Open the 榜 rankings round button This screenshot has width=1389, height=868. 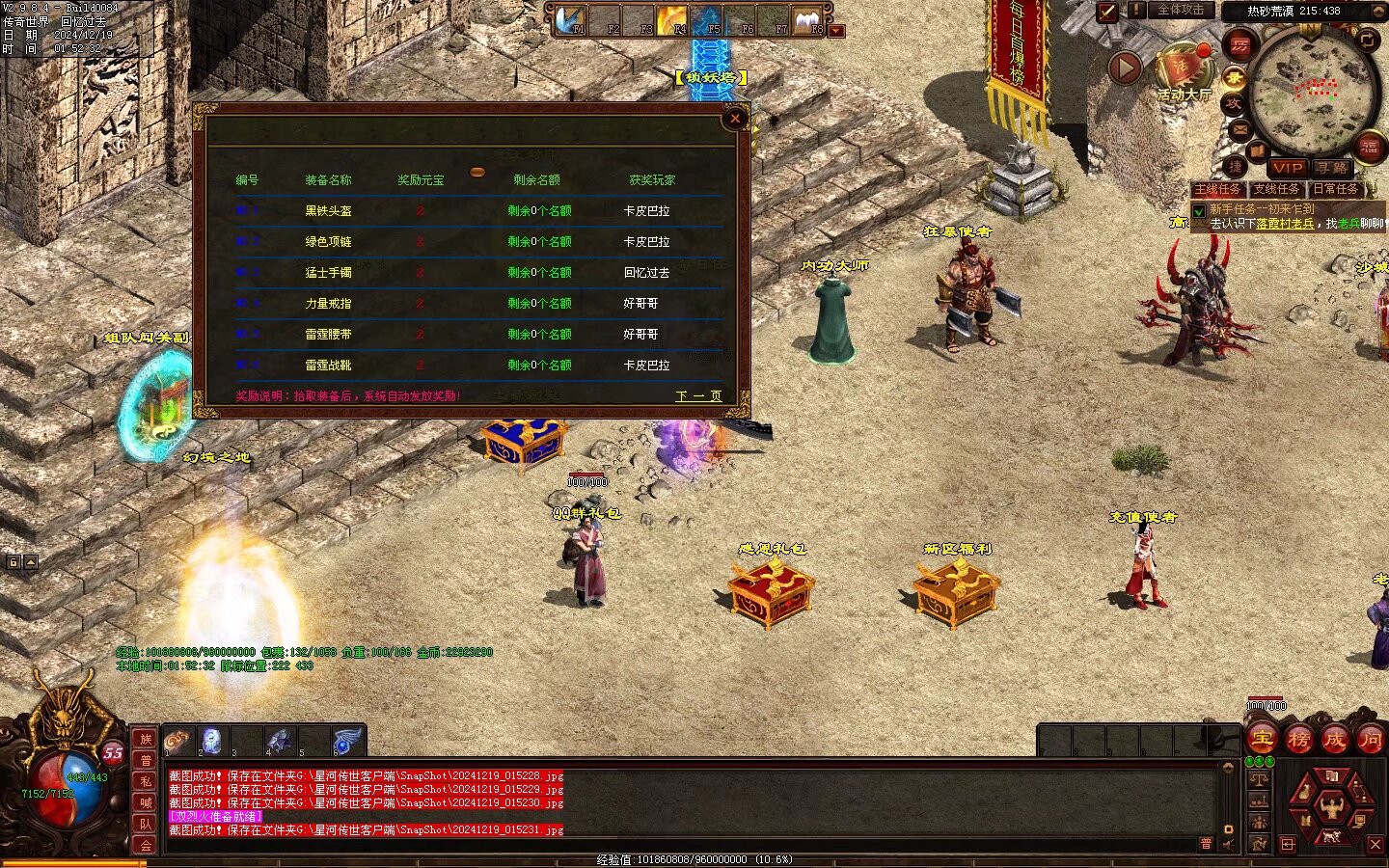pos(1298,740)
